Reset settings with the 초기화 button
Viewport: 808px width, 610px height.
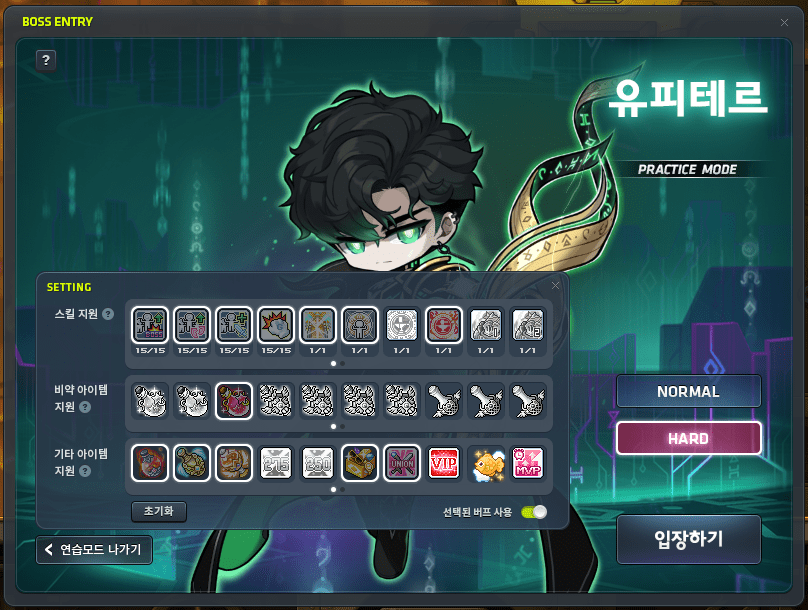tap(158, 511)
